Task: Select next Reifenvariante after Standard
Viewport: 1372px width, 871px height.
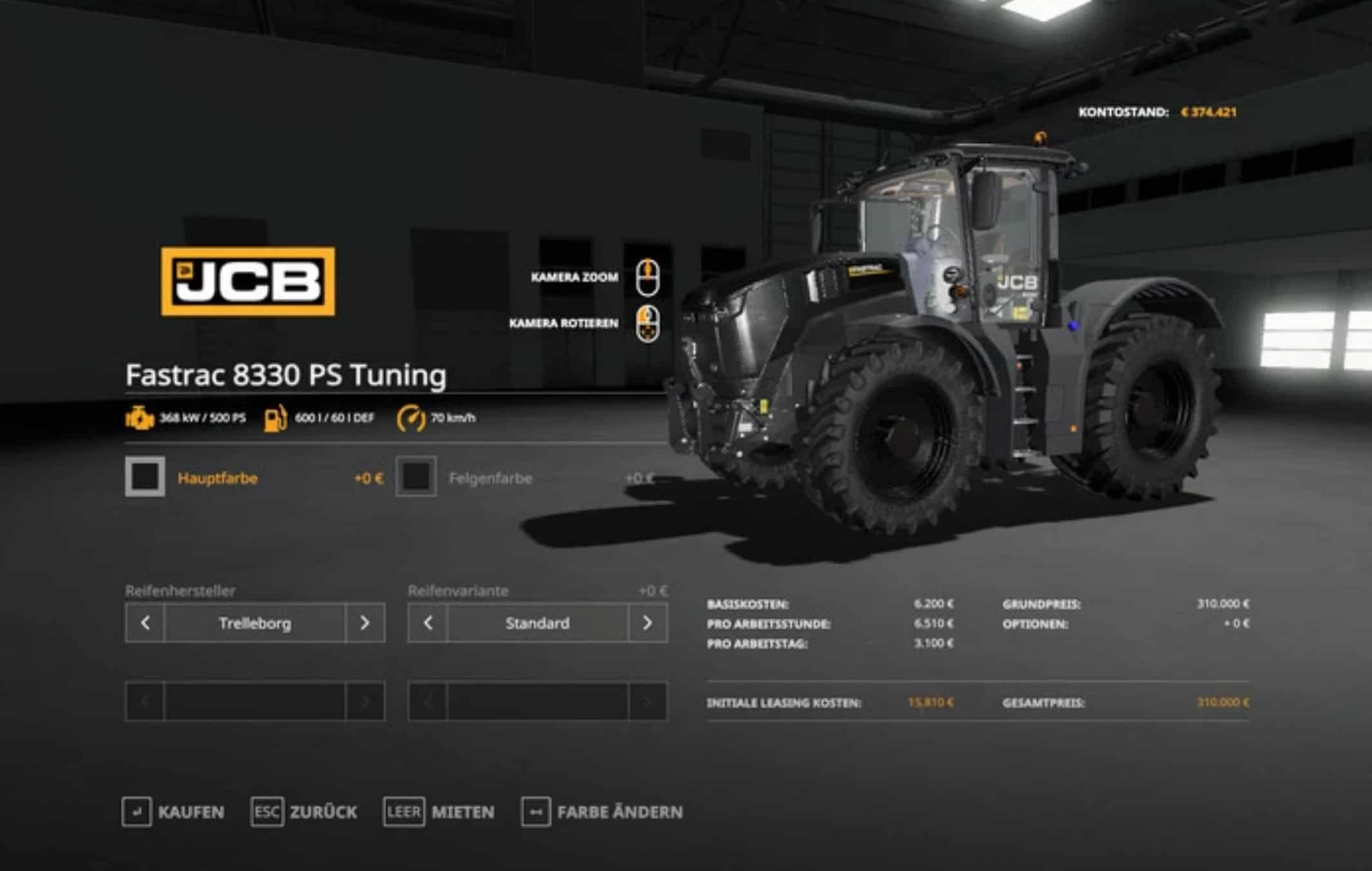Action: click(647, 623)
